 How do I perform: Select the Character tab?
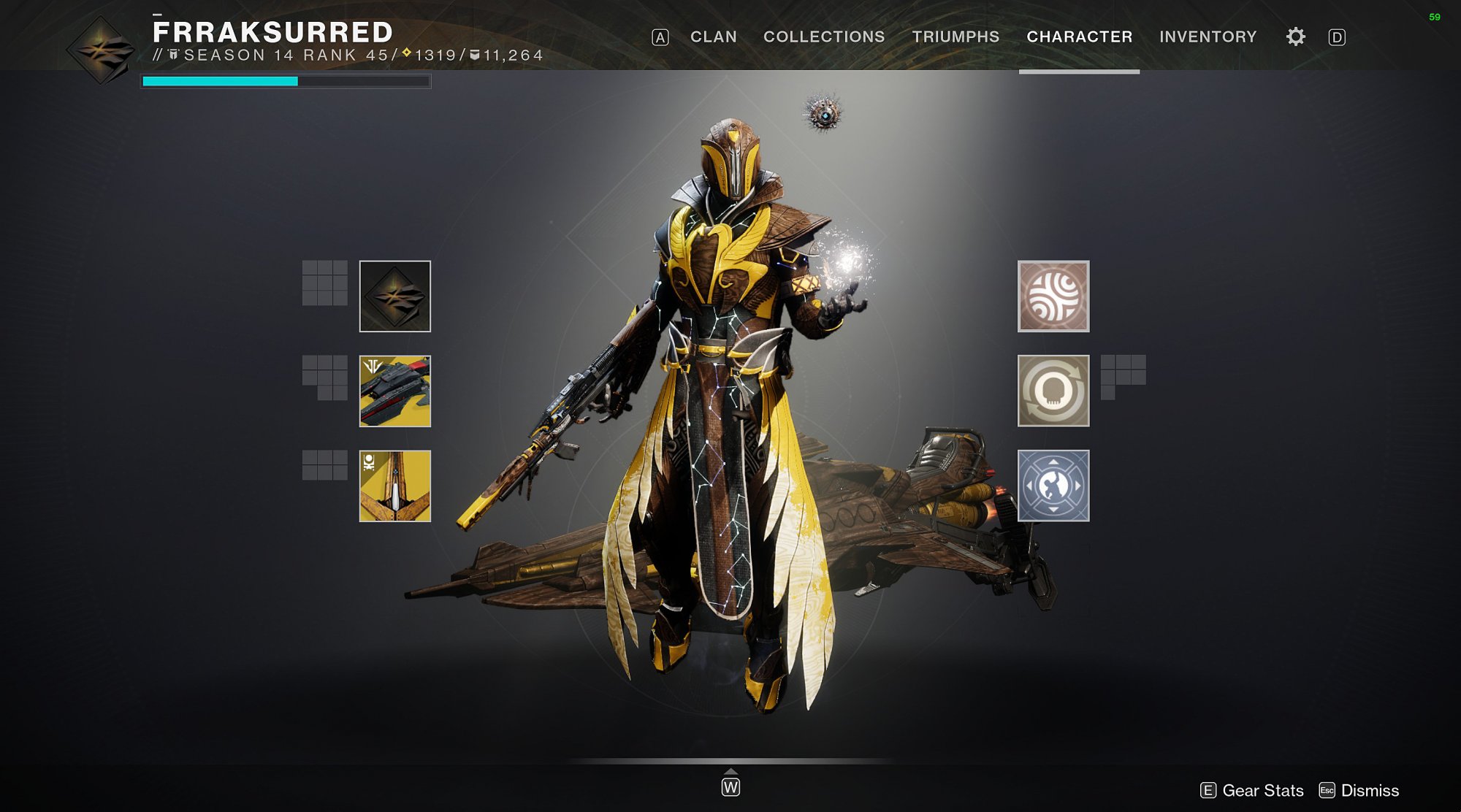[1079, 37]
